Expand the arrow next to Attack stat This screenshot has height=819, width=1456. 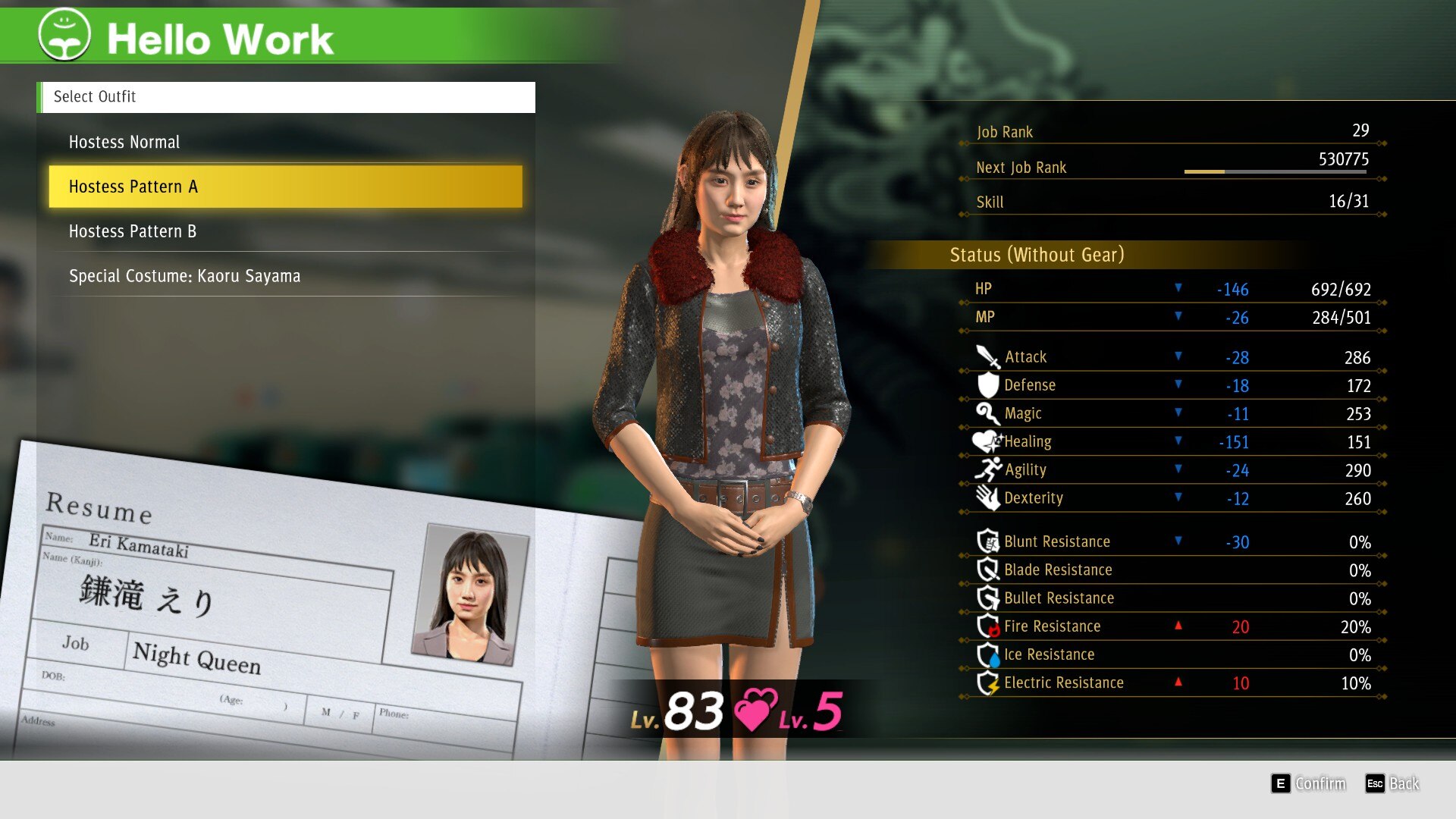[1178, 356]
